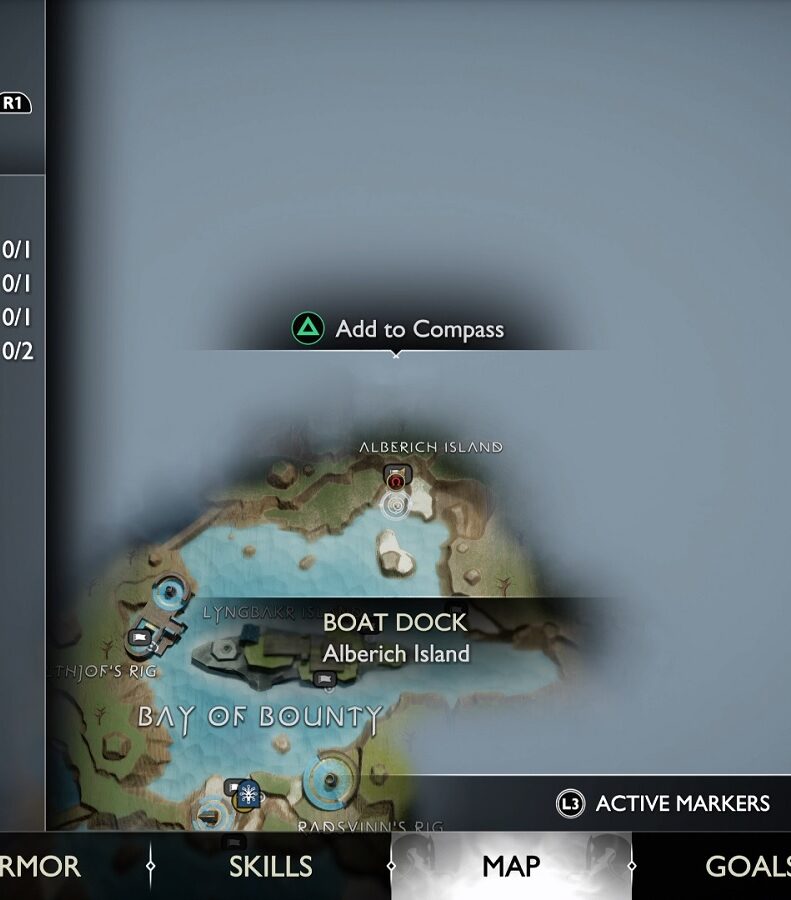Select the Map tab
Viewport: 791px width, 900px height.
(x=511, y=866)
